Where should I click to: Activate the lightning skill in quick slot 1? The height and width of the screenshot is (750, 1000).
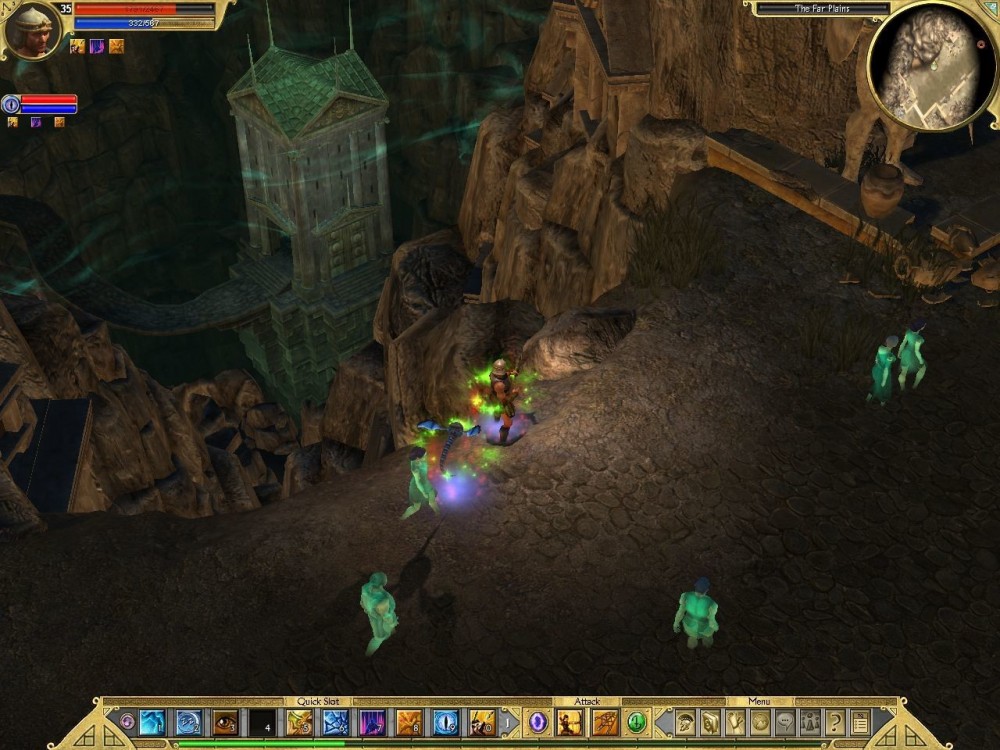point(152,722)
